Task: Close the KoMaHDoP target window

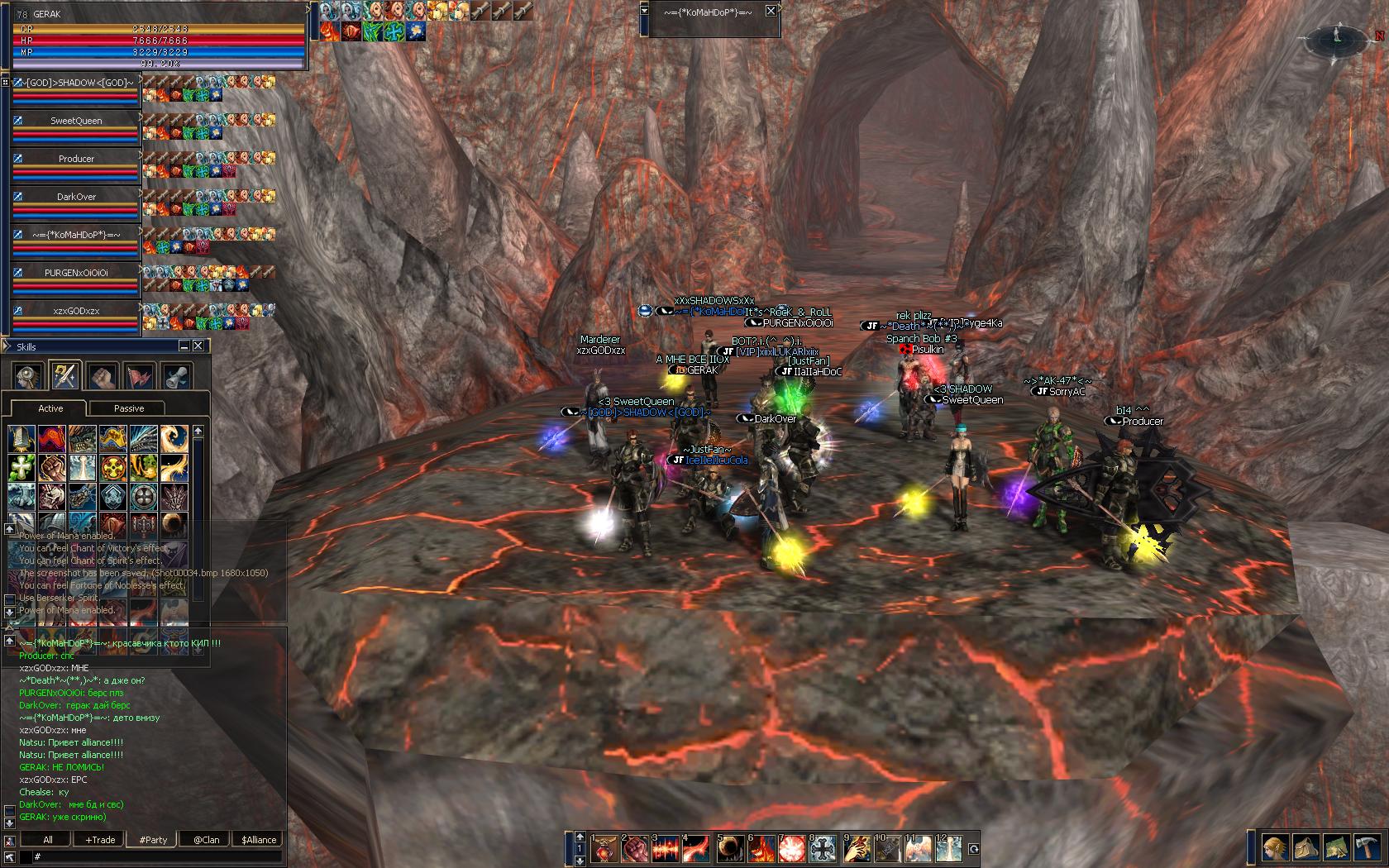Action: 771,12
